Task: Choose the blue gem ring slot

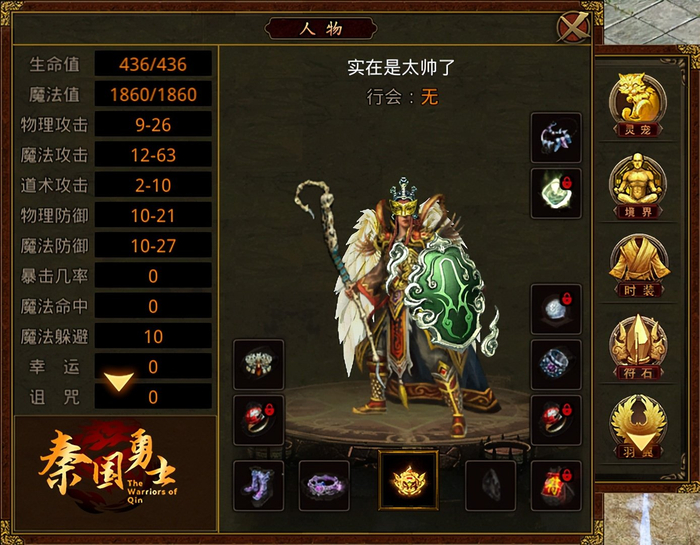Action: [x=556, y=364]
